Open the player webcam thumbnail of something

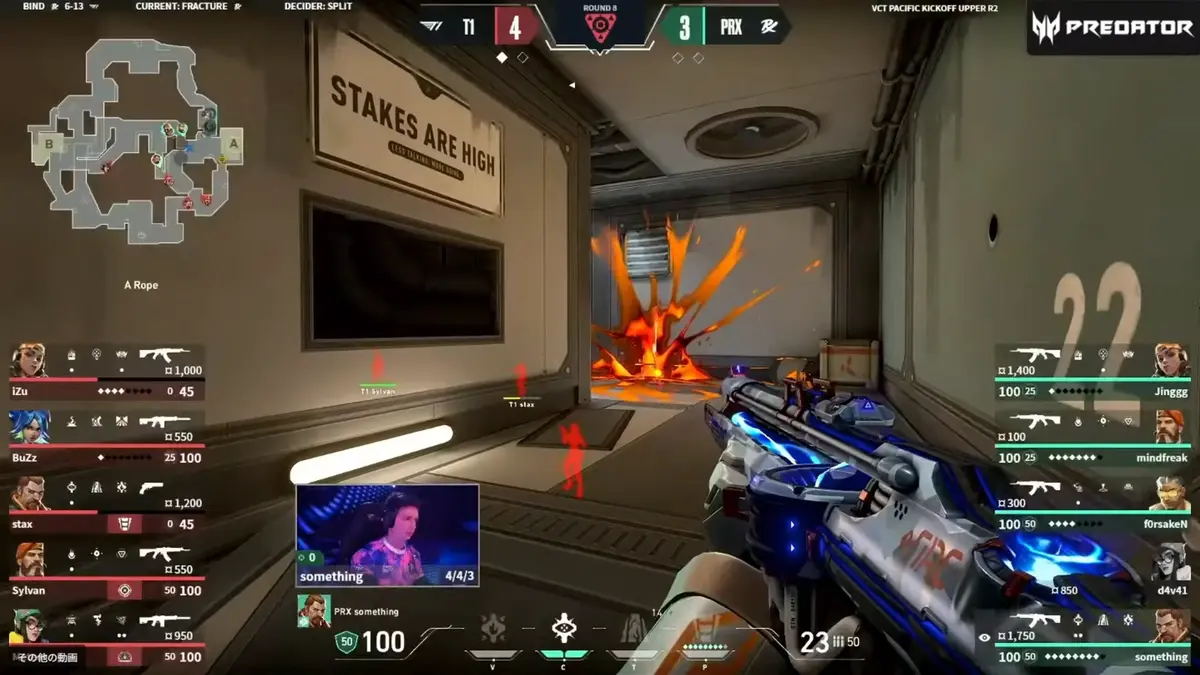point(387,535)
